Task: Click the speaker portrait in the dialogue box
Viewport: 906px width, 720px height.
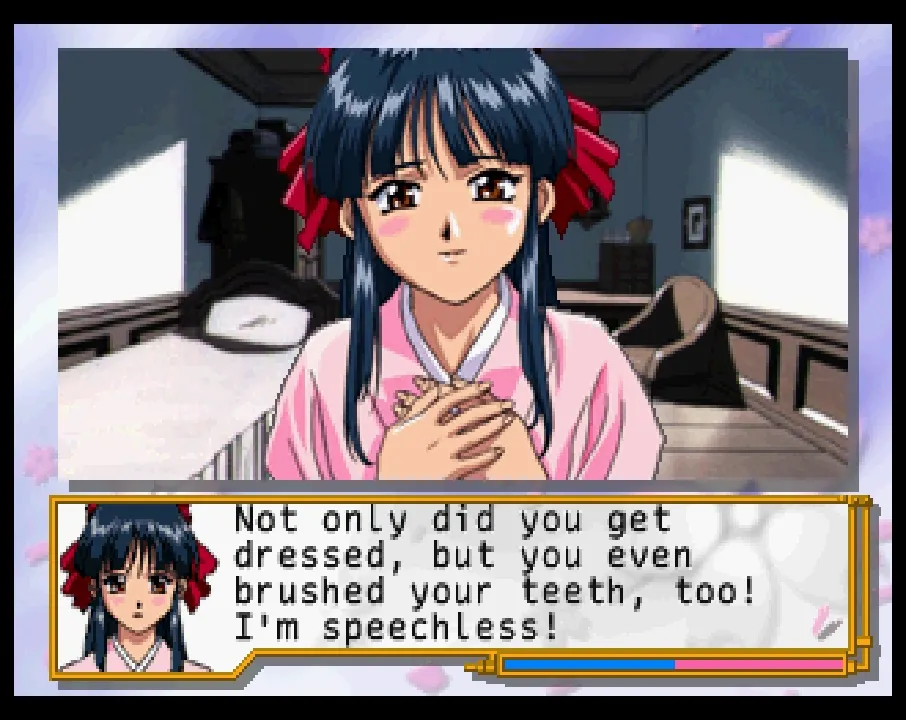Action: pos(138,587)
